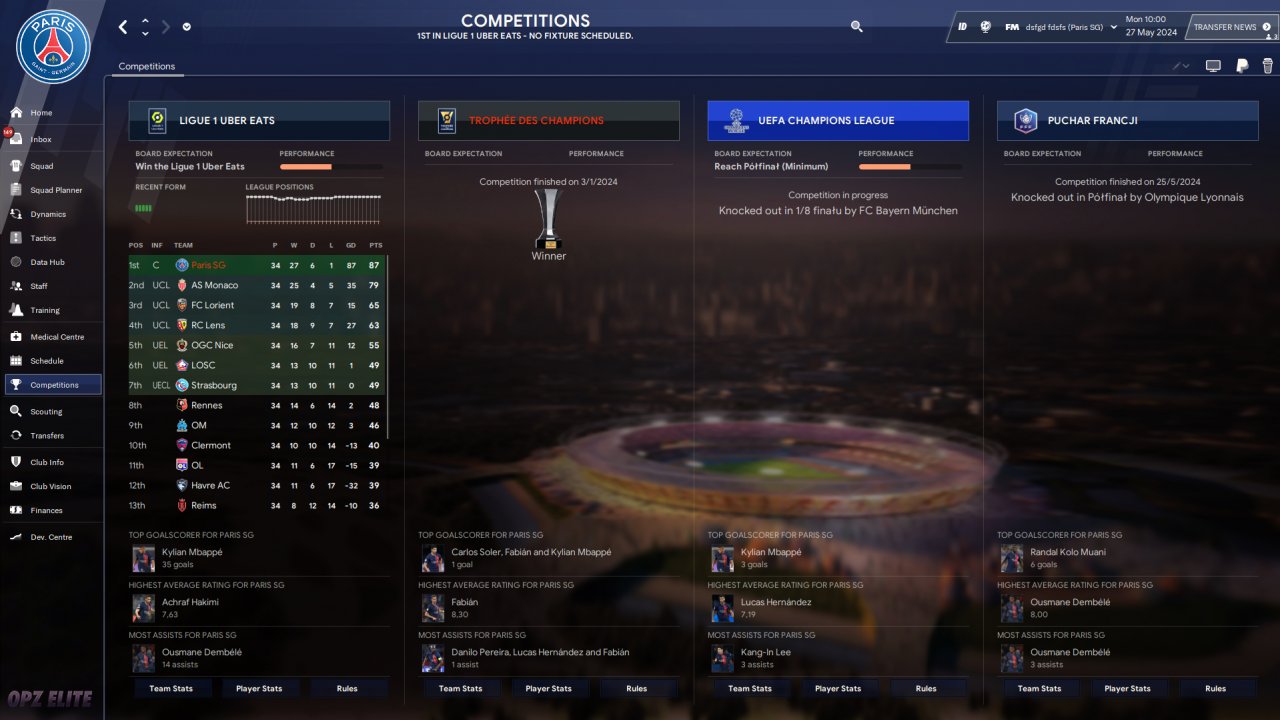The width and height of the screenshot is (1280, 720).
Task: Open the Squad page from the sidebar
Action: coord(41,166)
